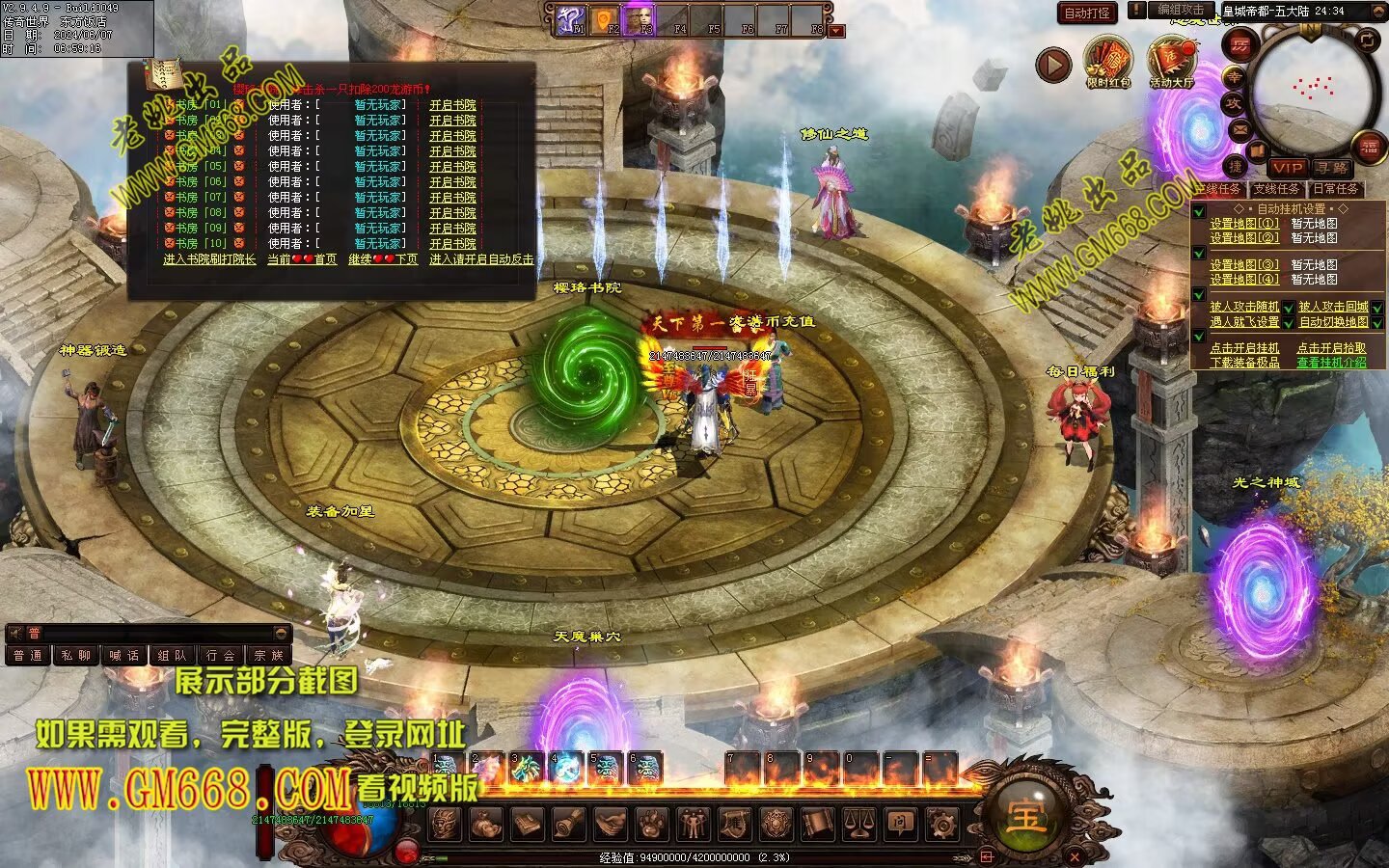The image size is (1389, 868).
Task: Click 进入书院刷打院长 link
Action: click(x=209, y=259)
